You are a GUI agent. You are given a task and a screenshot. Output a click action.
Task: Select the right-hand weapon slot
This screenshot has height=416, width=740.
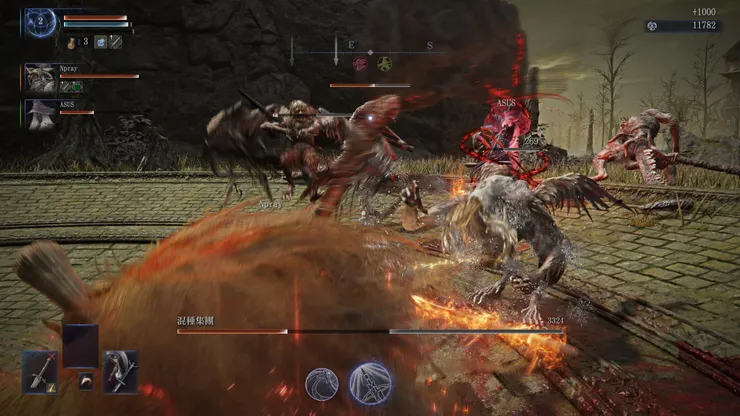tap(120, 371)
